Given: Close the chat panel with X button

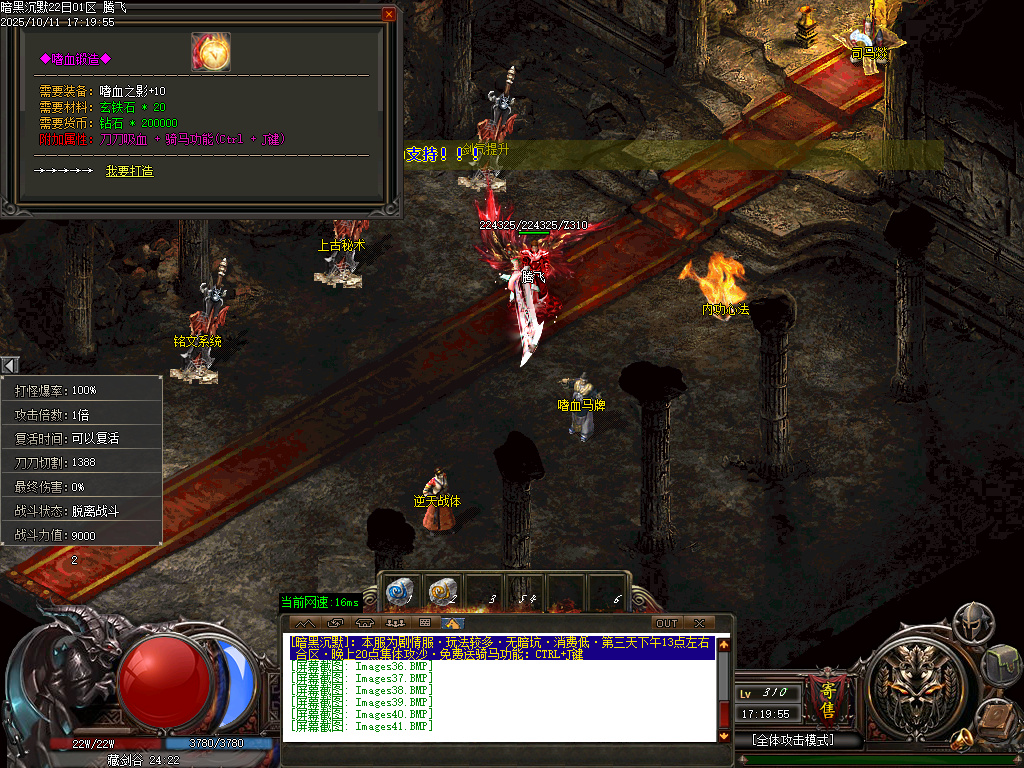Looking at the screenshot, I should [700, 623].
